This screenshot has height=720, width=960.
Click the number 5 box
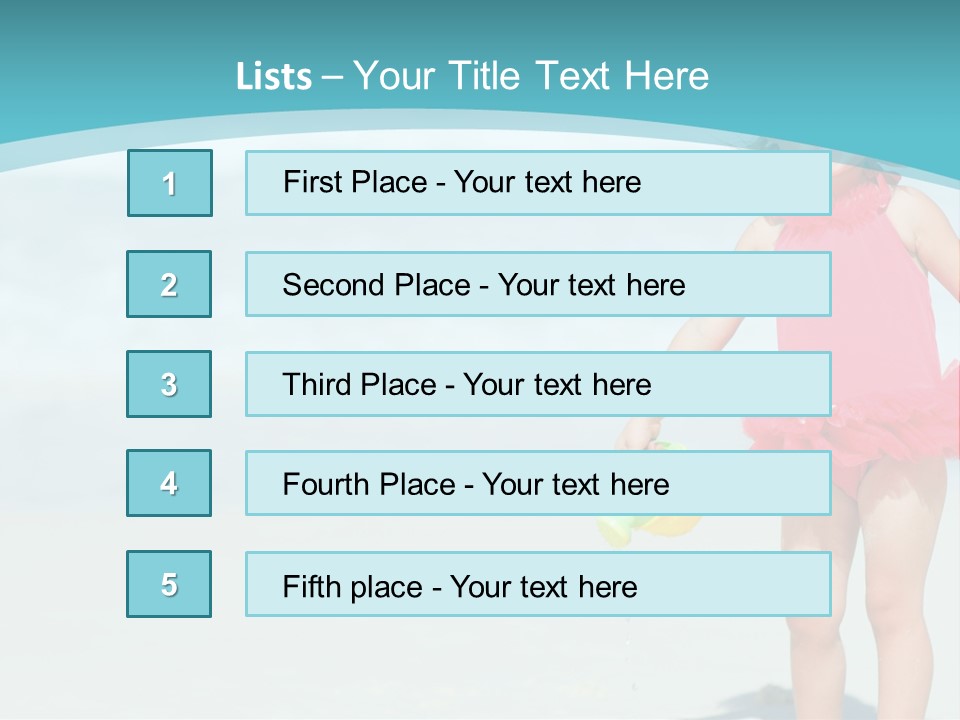(x=169, y=584)
